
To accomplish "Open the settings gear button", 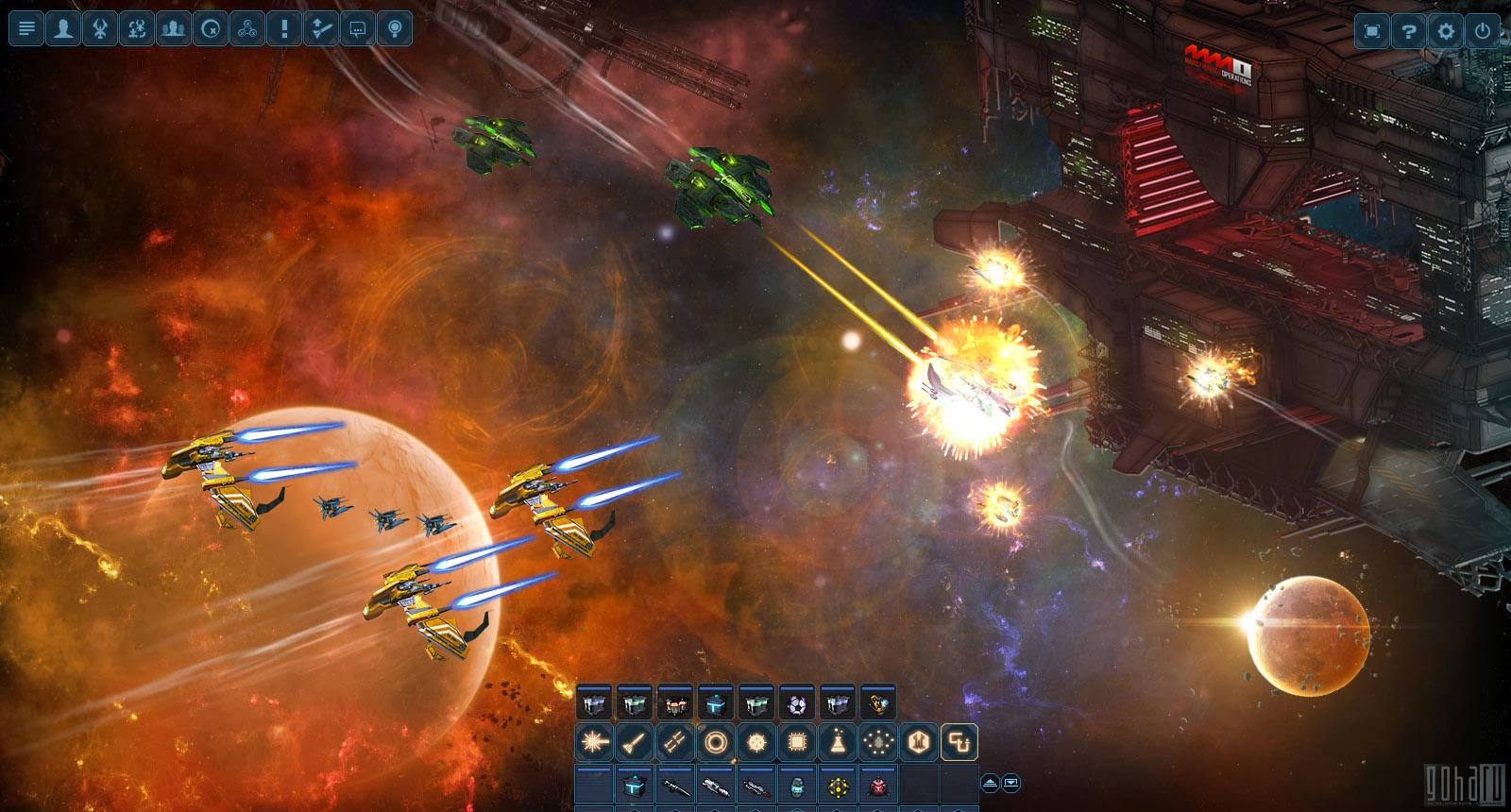I will 1446,29.
